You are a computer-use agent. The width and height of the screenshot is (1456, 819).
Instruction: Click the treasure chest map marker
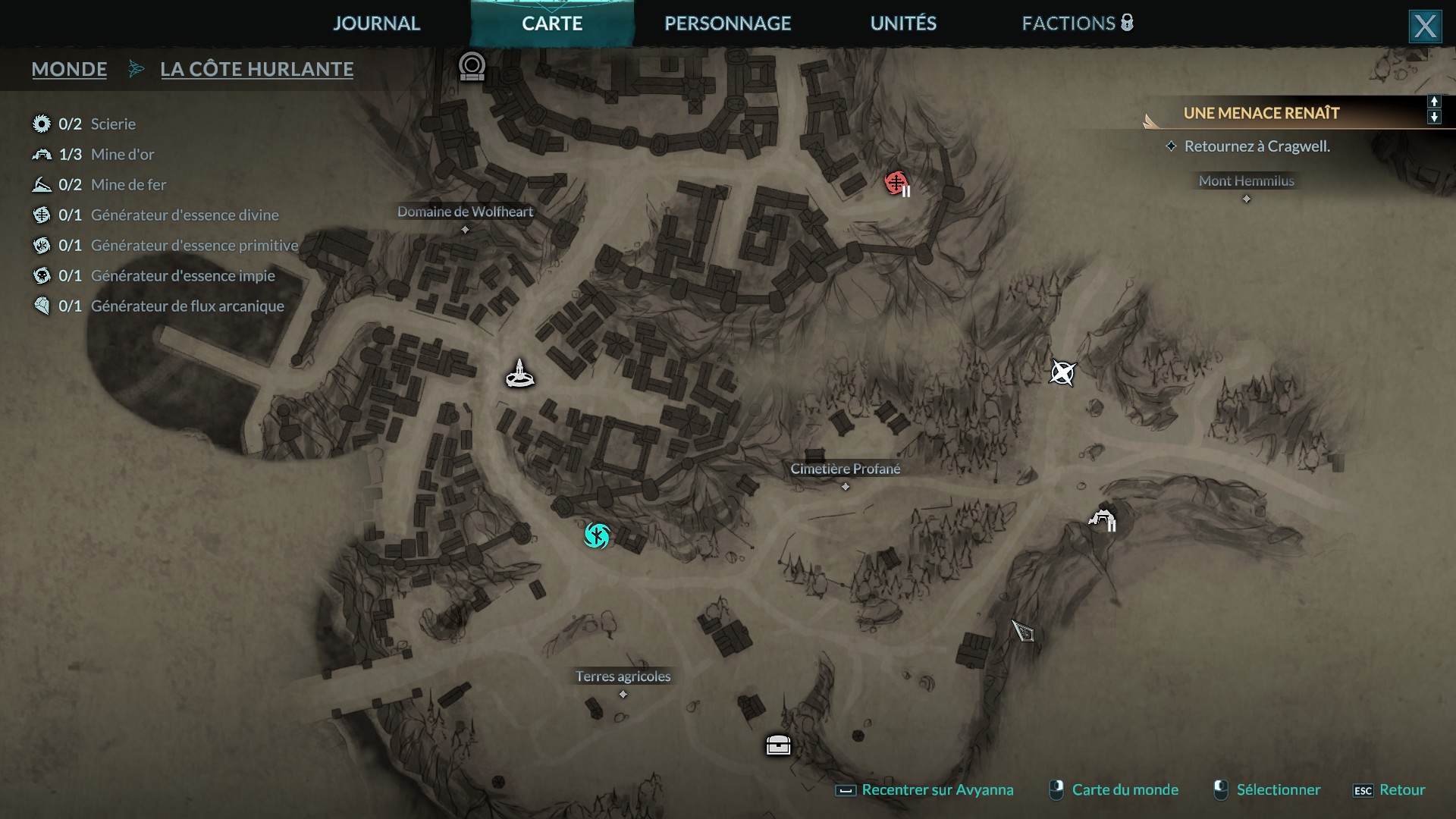point(778,745)
